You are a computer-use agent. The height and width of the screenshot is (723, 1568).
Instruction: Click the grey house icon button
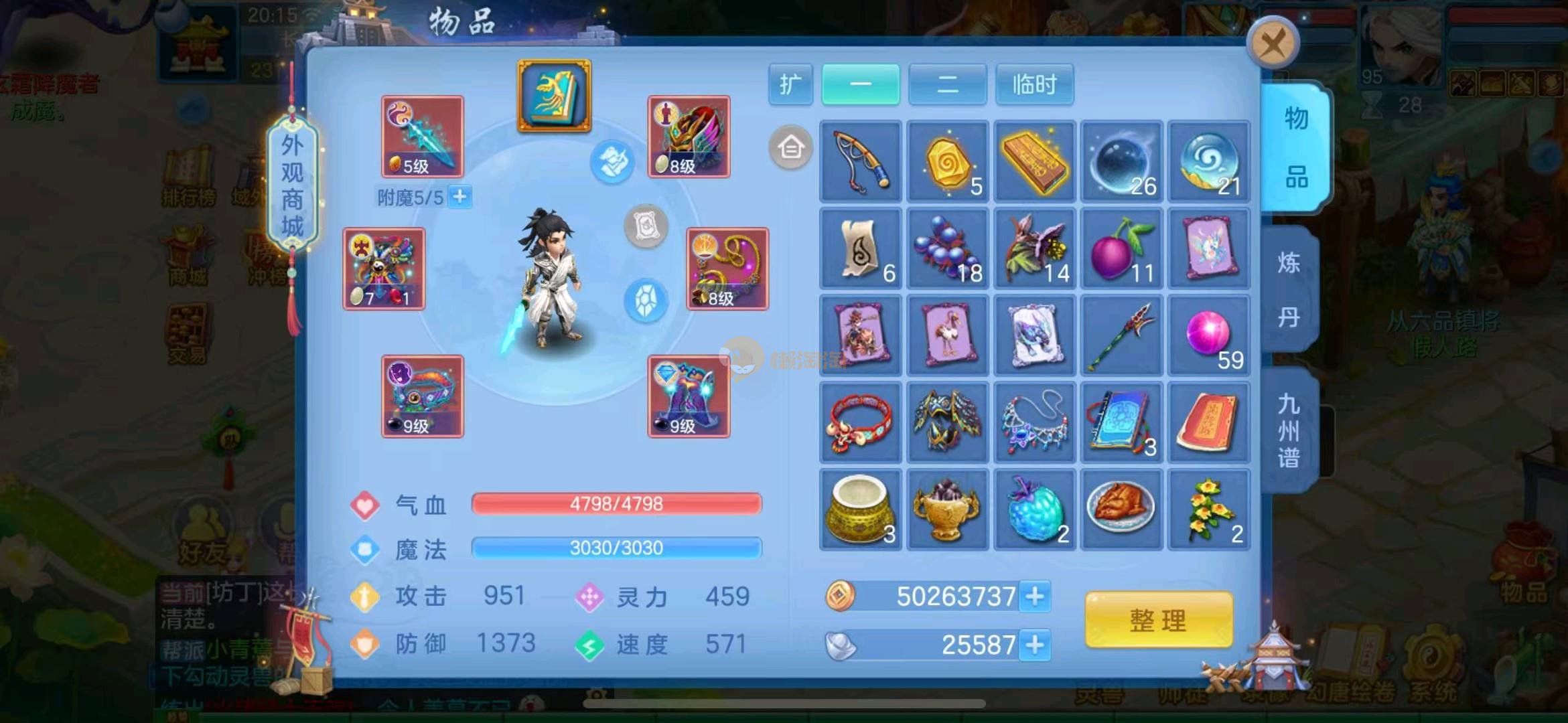(790, 147)
